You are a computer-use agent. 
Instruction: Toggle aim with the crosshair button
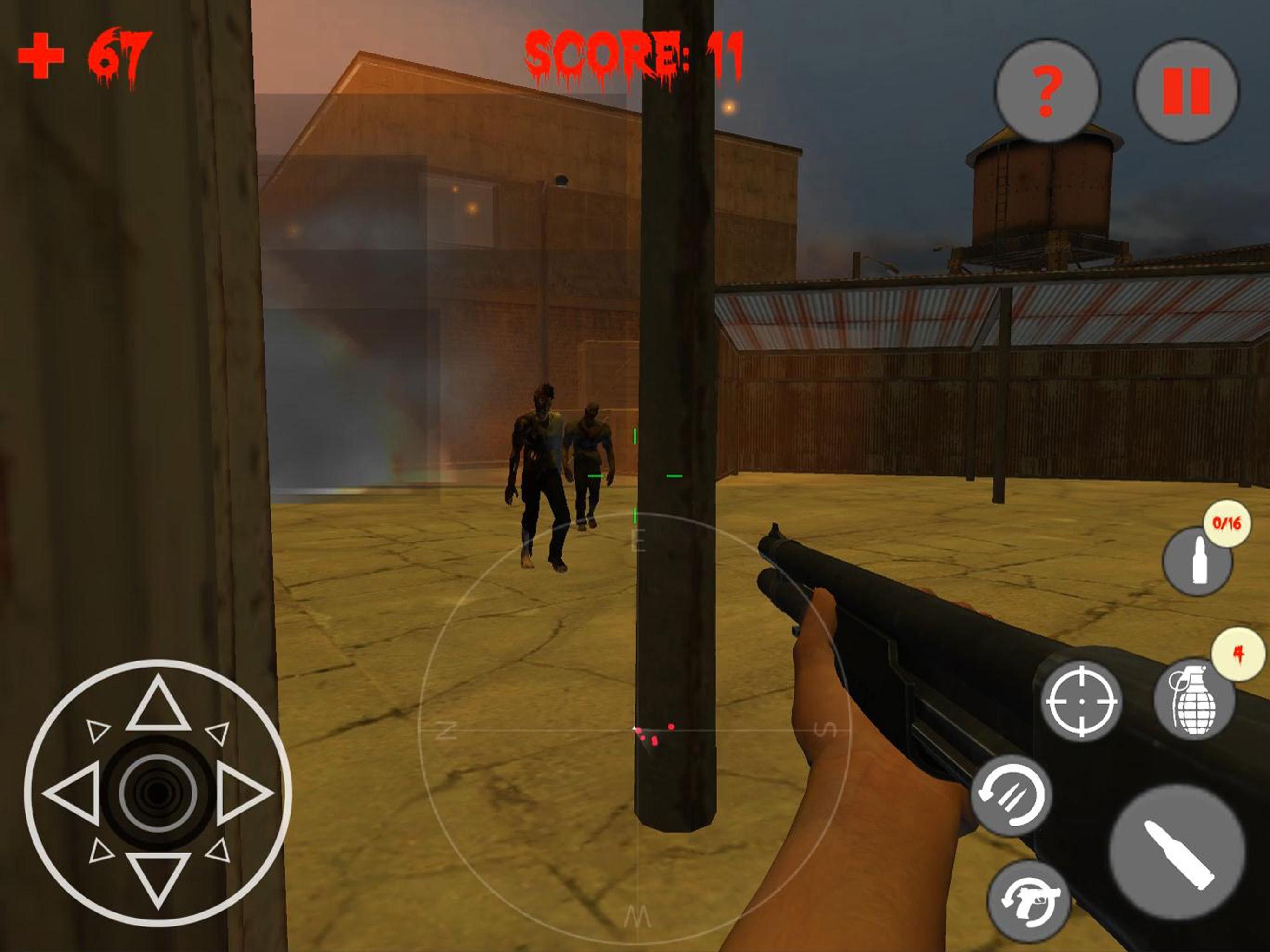(1081, 701)
